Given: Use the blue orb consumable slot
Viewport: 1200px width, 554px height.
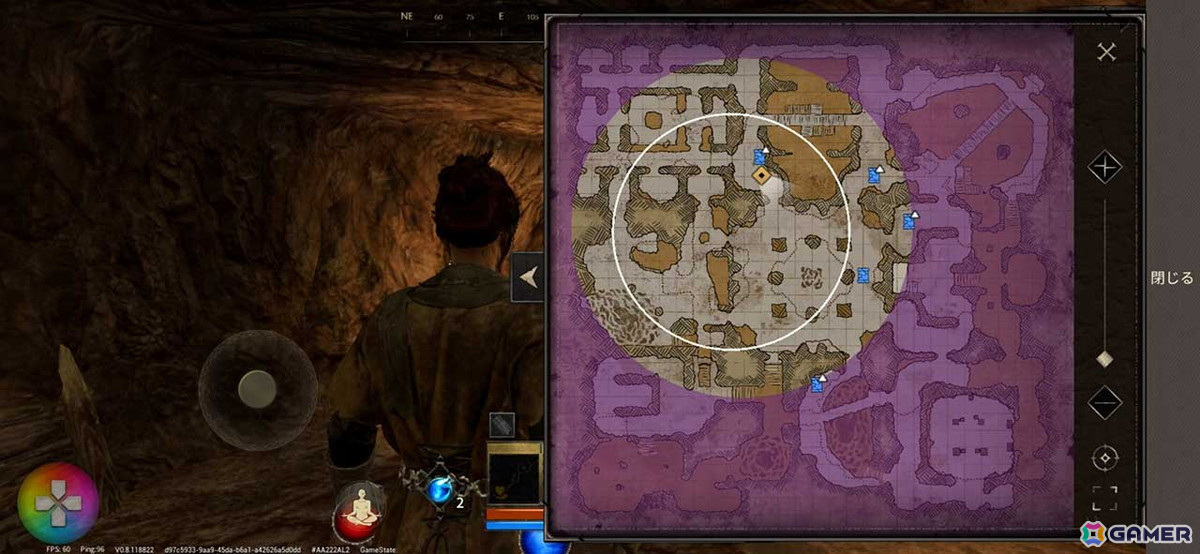Looking at the screenshot, I should [x=439, y=489].
